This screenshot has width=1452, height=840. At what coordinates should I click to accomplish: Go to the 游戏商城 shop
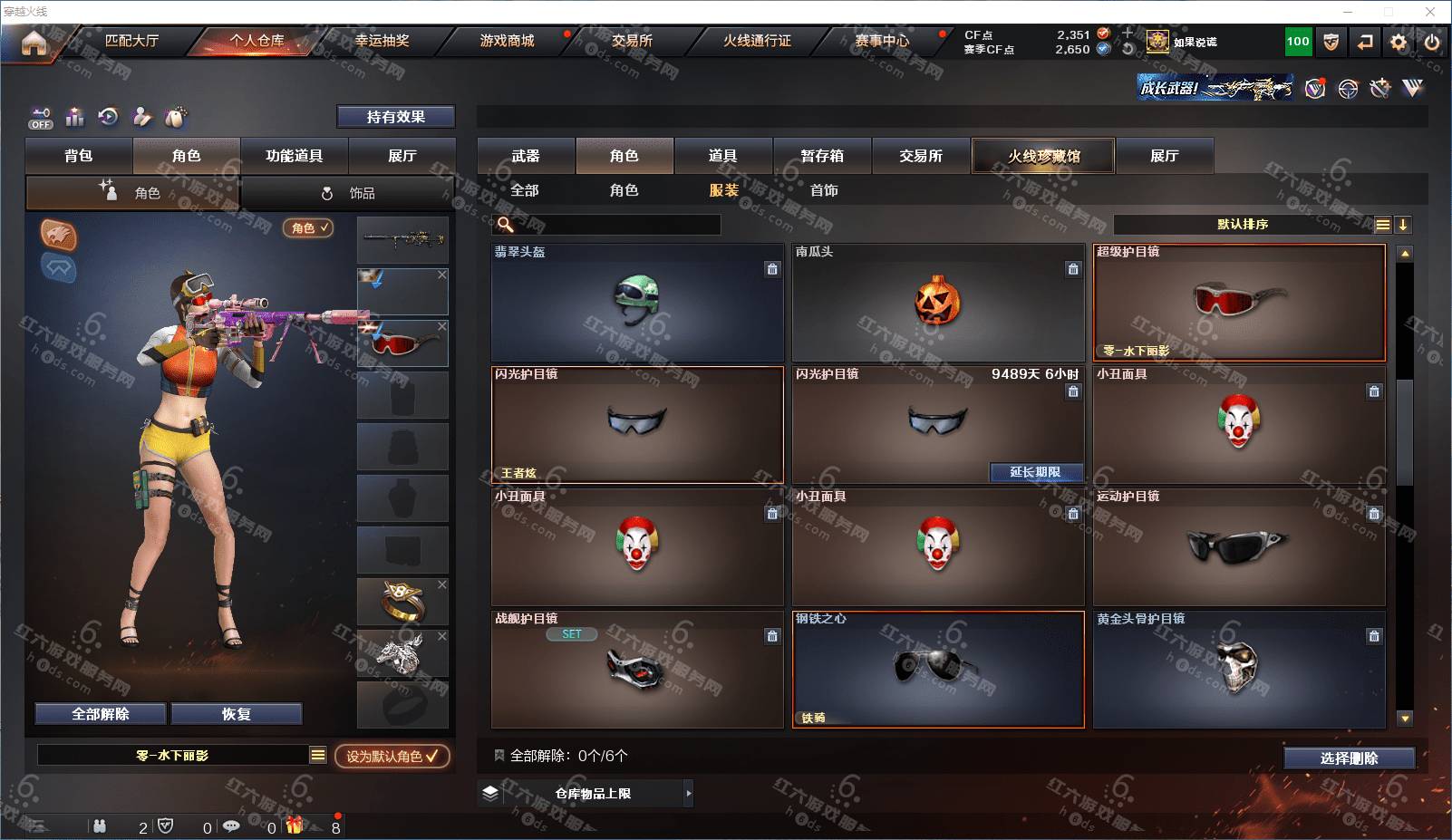(x=507, y=41)
